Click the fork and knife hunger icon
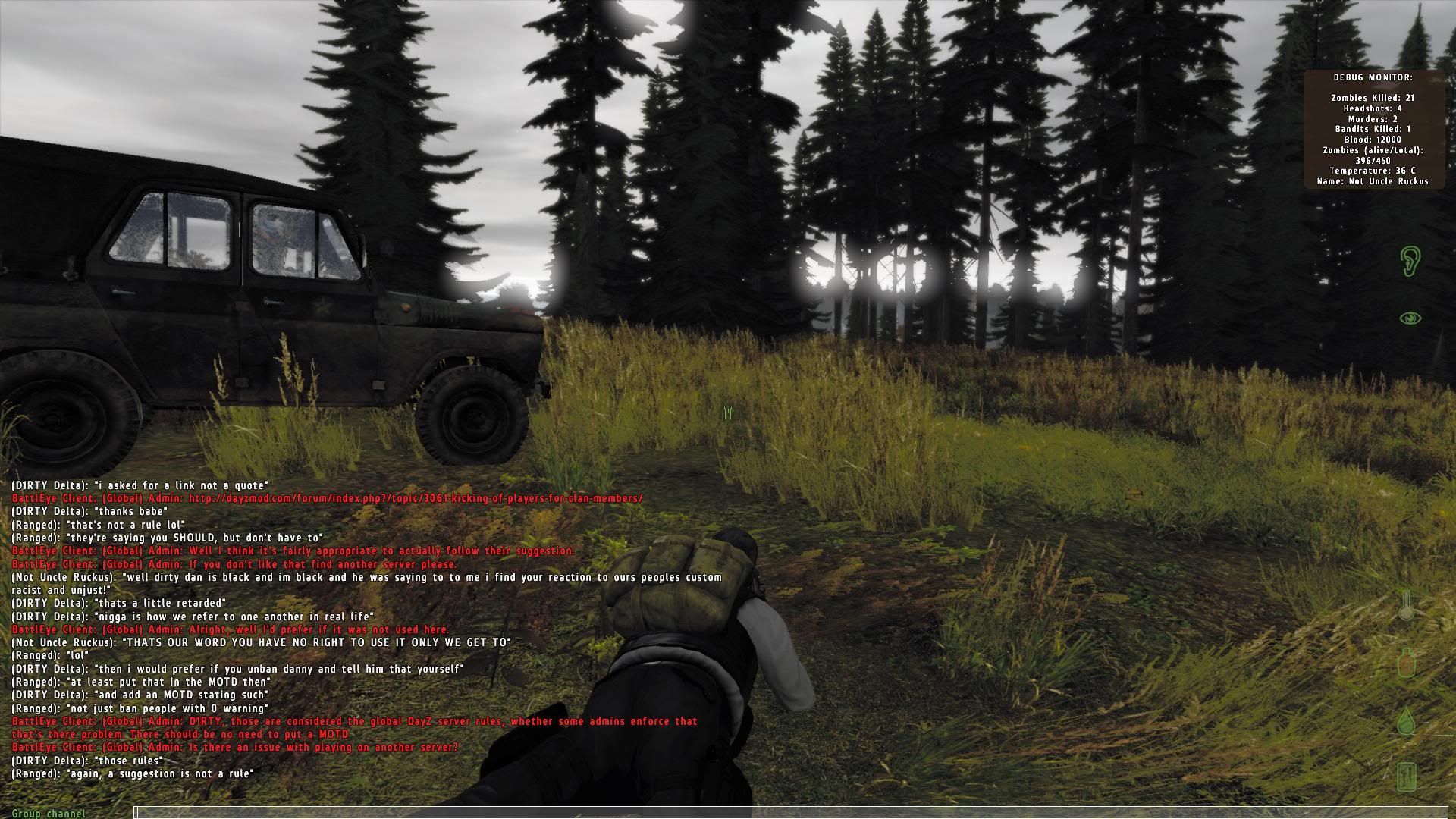Image resolution: width=1456 pixels, height=819 pixels. 1407,776
